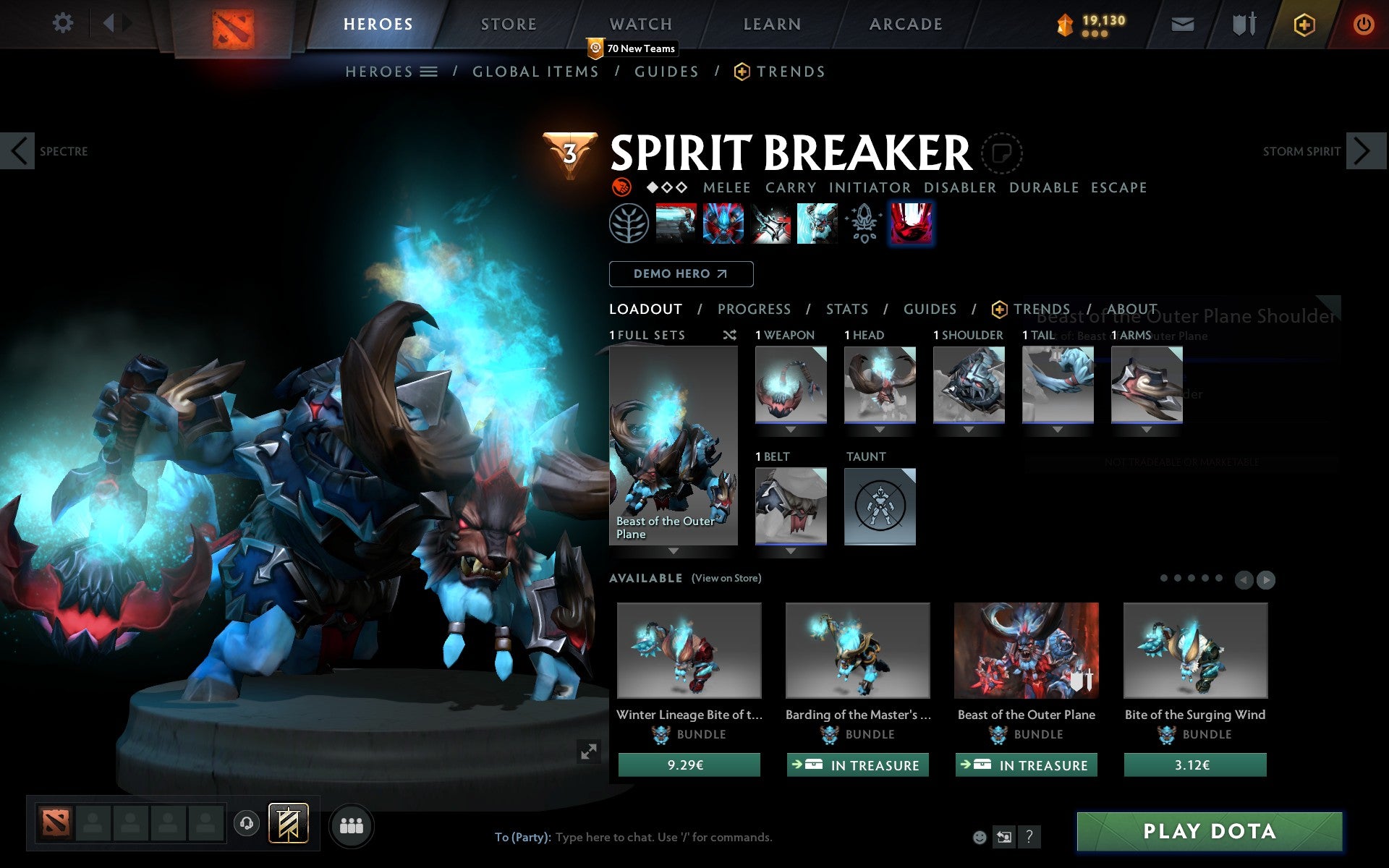
Task: Toggle the randomize loadout shuffle icon
Action: [729, 335]
